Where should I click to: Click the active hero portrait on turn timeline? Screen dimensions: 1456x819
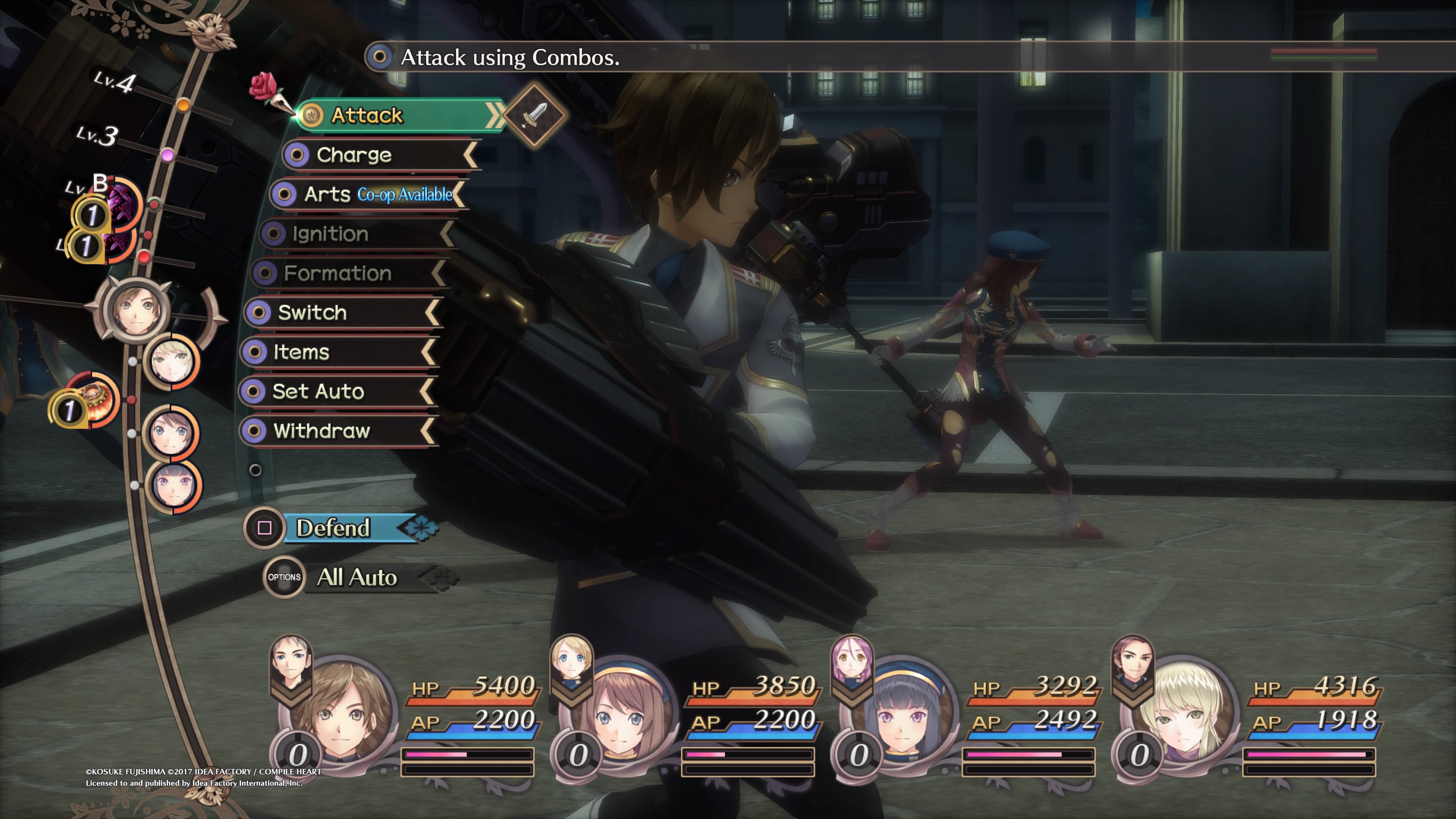click(136, 310)
